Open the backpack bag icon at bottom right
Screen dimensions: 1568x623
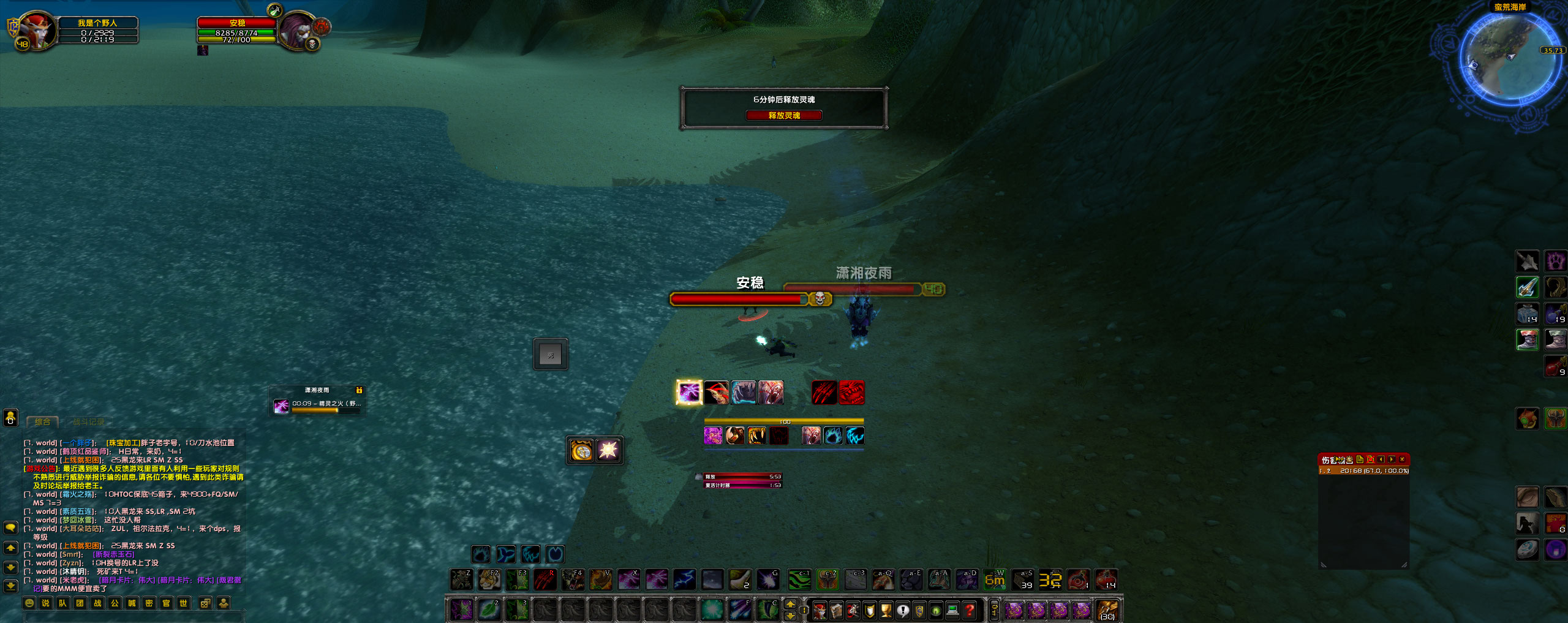click(x=1109, y=611)
